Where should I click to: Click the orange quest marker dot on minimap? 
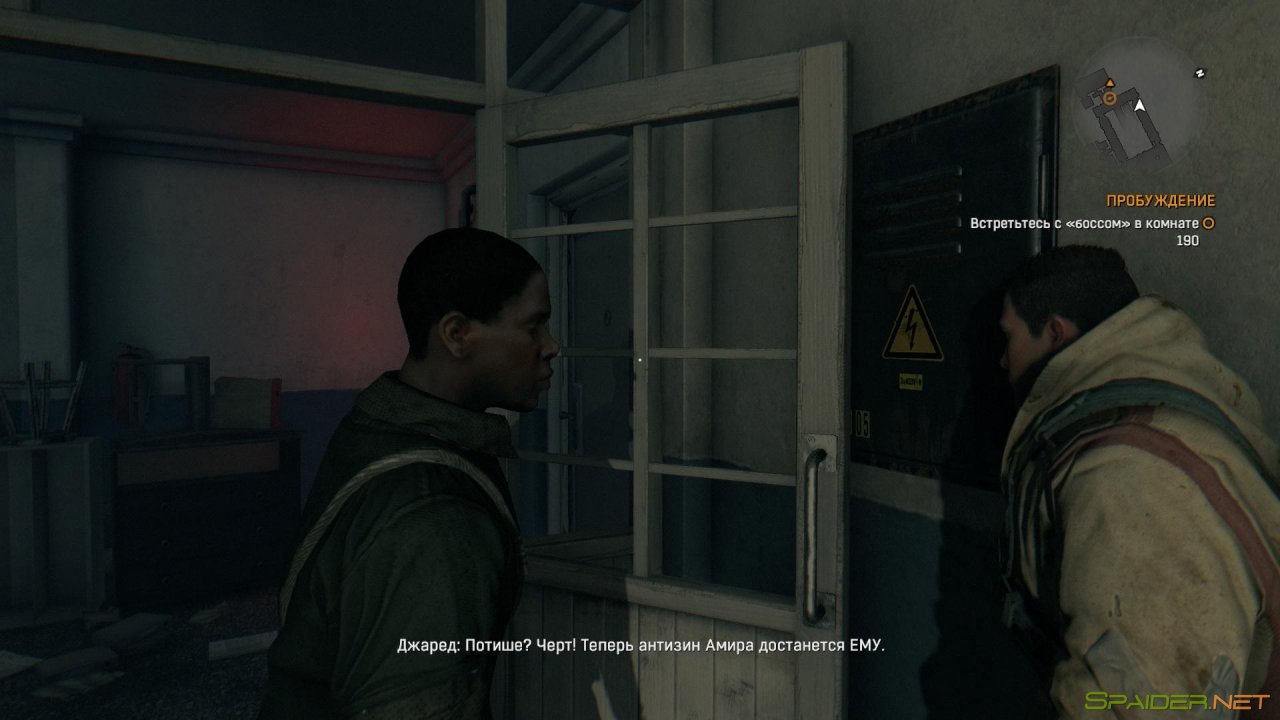point(1110,98)
